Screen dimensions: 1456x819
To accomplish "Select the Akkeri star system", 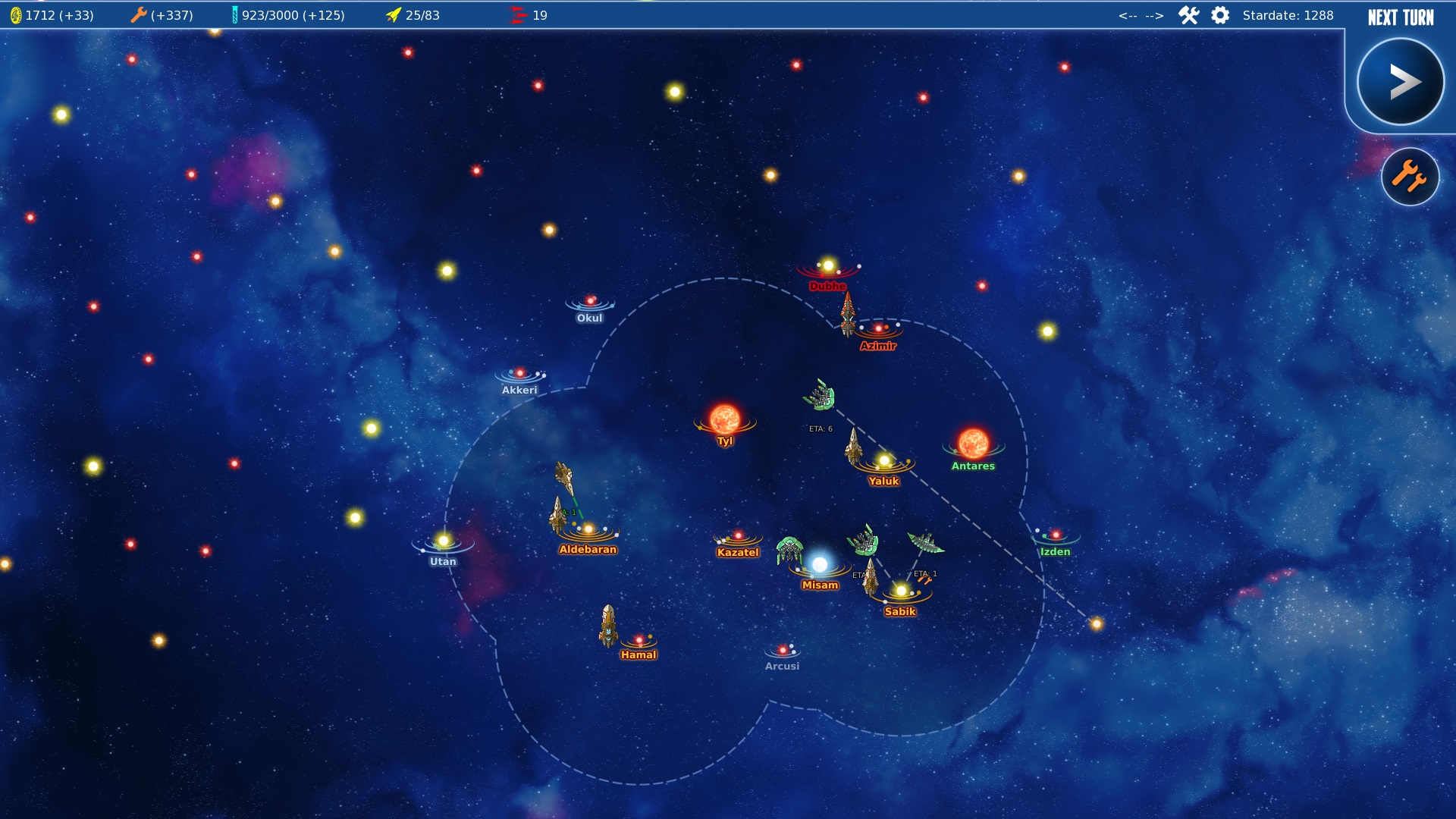I will coord(519,374).
